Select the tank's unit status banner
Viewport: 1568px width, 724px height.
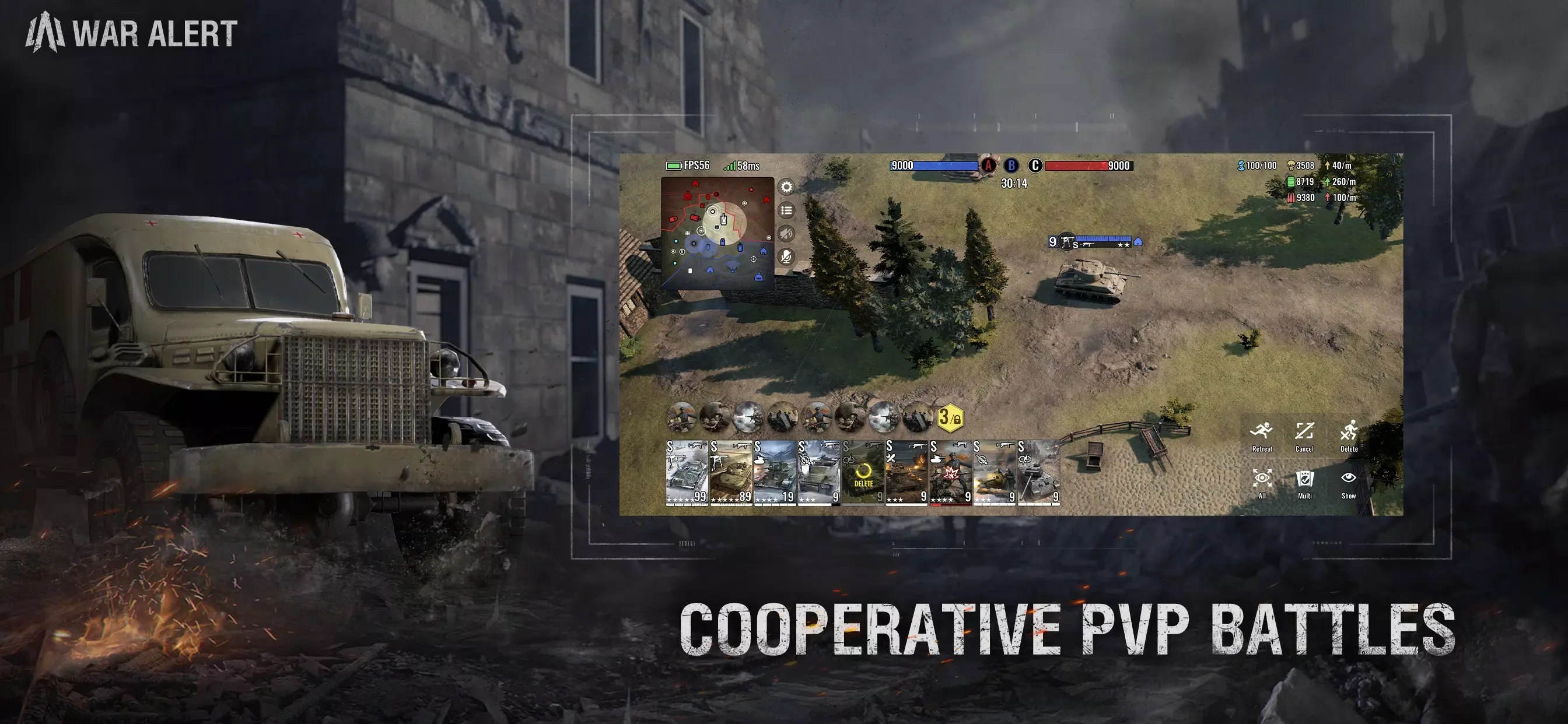(1094, 241)
